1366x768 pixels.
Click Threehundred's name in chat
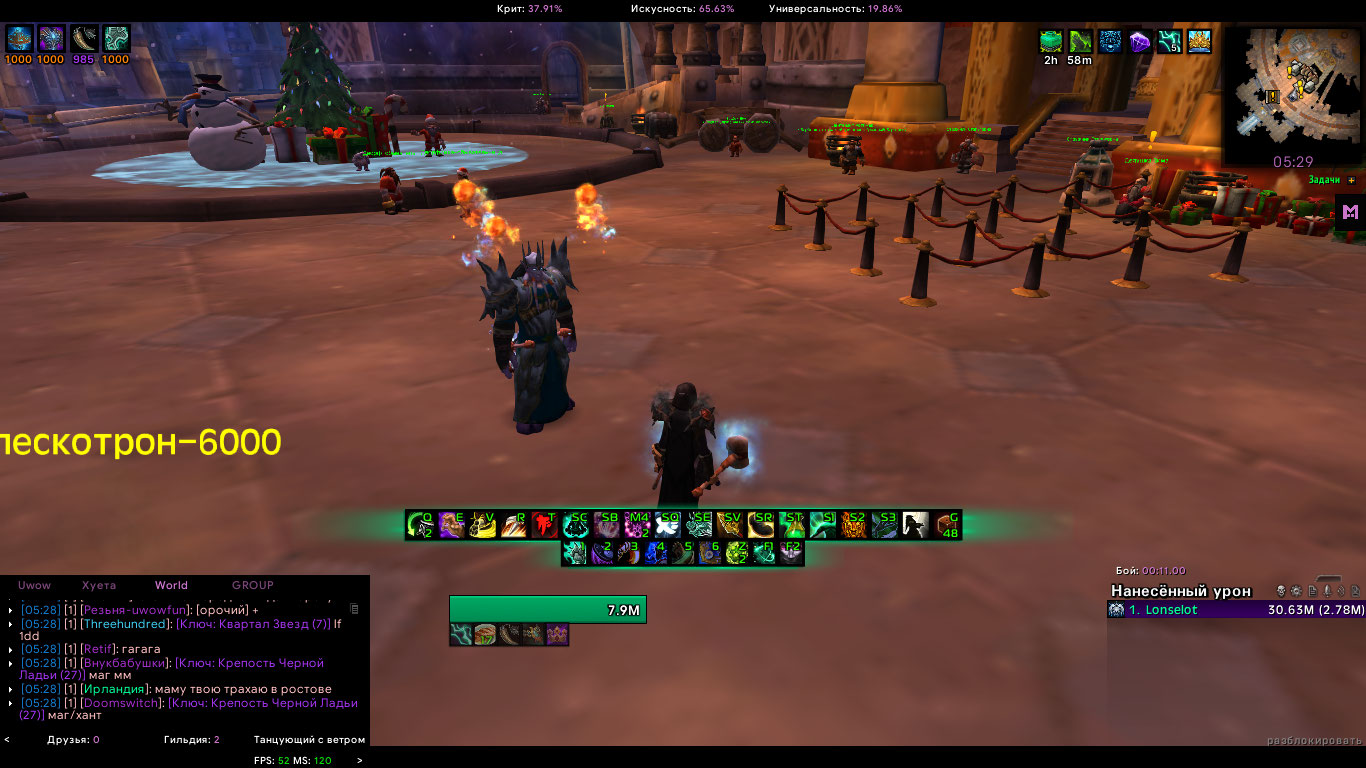pos(124,624)
